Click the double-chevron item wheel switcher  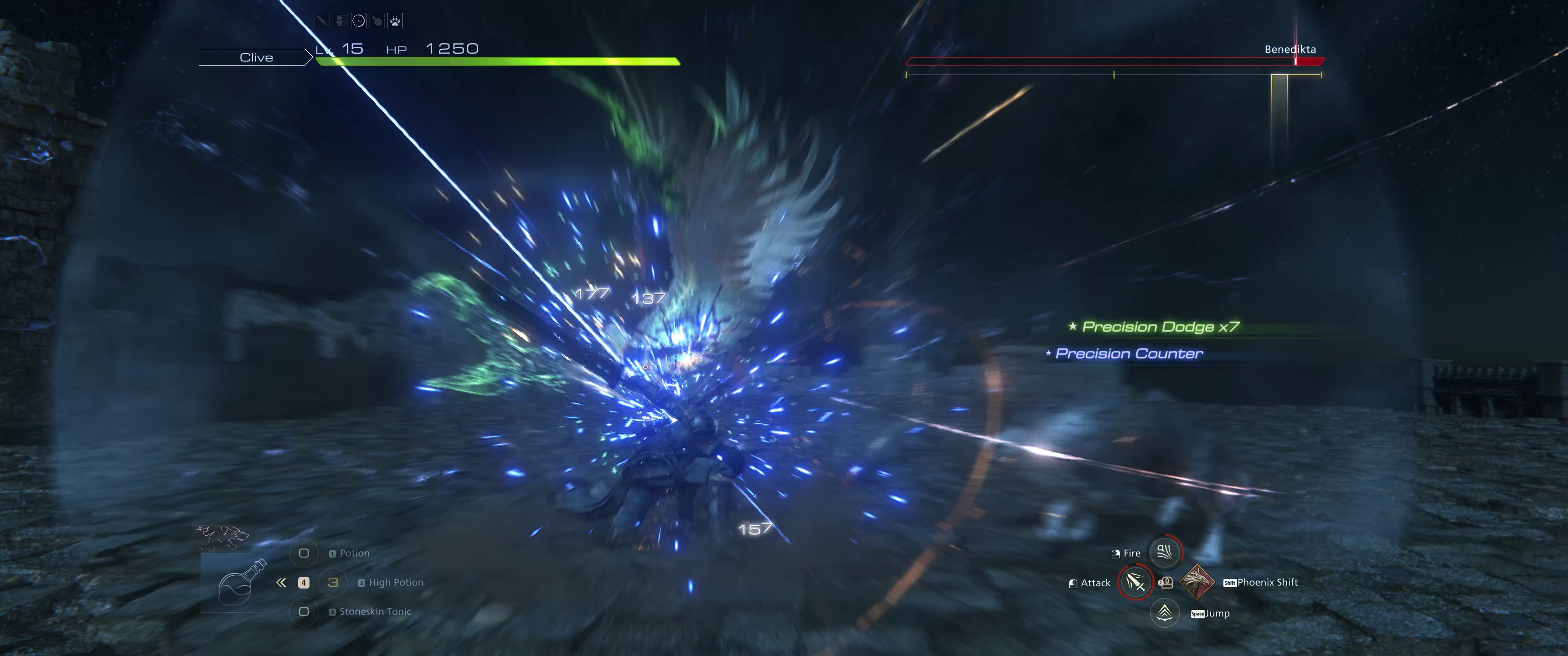point(281,582)
